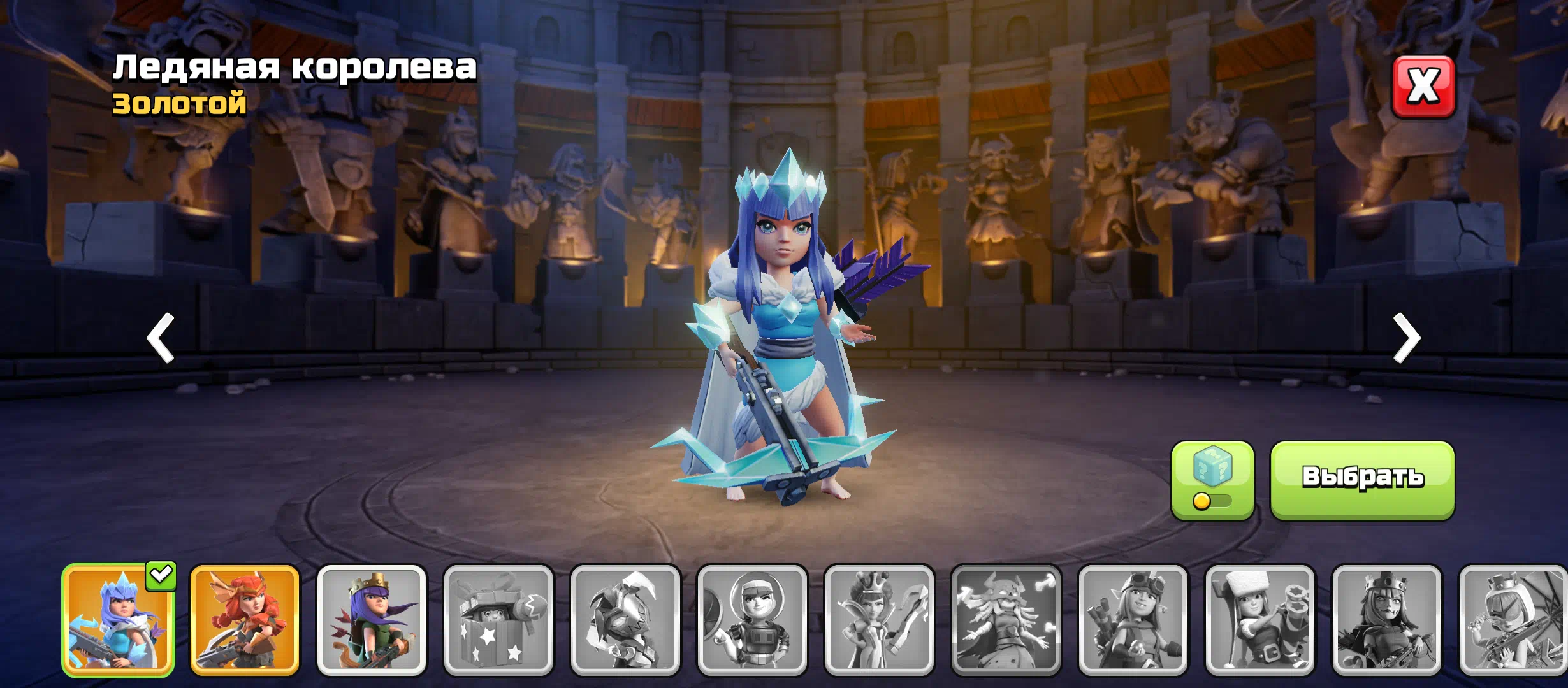Close the skin preview with the red X
The width and height of the screenshot is (1568, 688).
(1423, 87)
